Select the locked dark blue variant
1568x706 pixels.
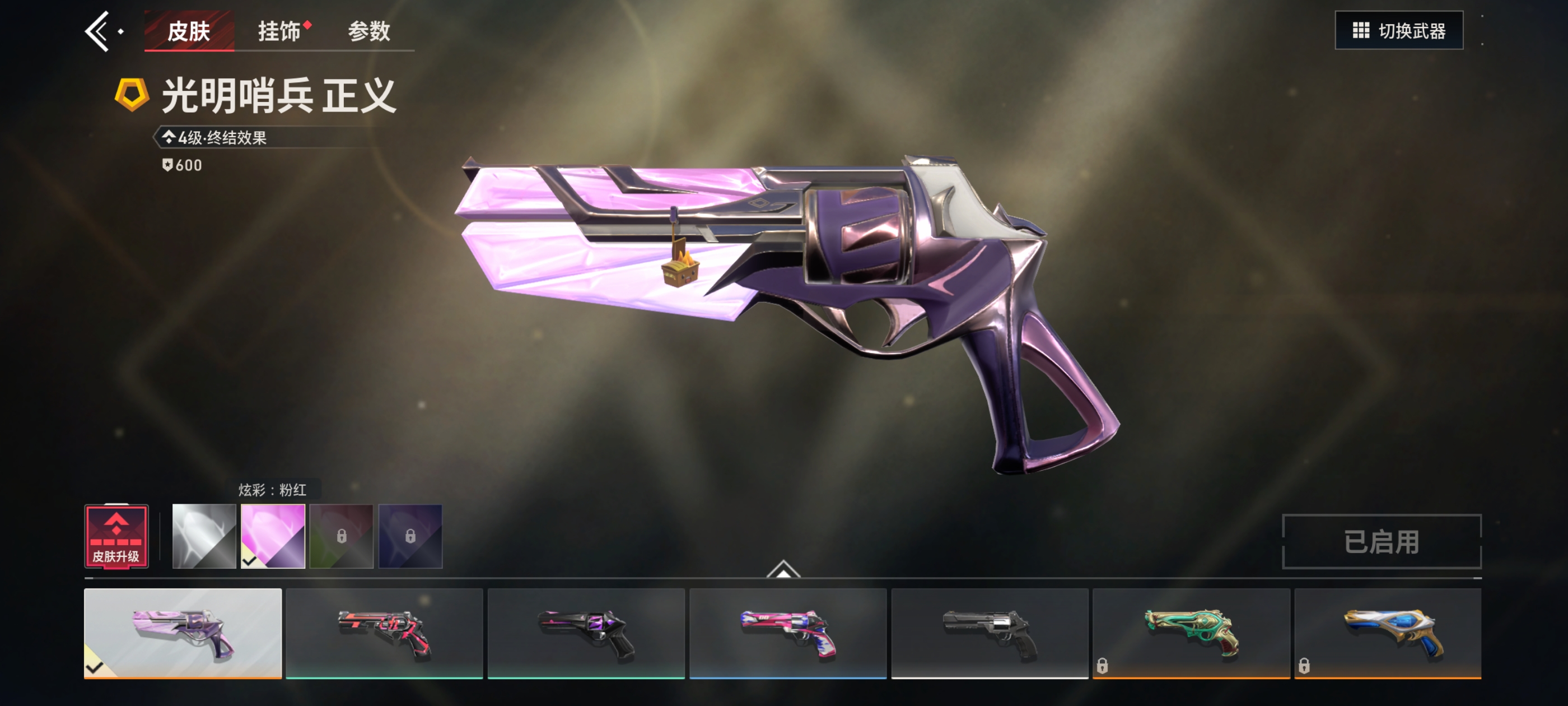[x=410, y=536]
